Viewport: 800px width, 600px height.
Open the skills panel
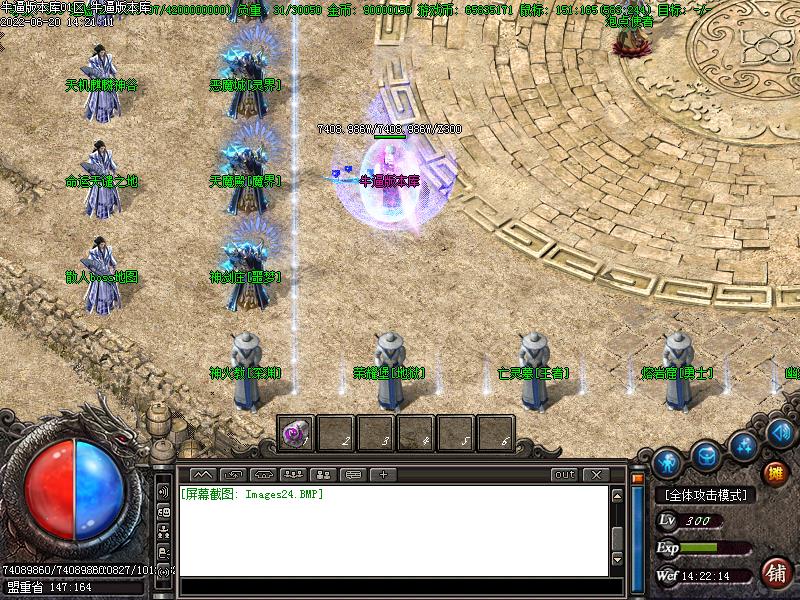pyautogui.click(x=743, y=445)
